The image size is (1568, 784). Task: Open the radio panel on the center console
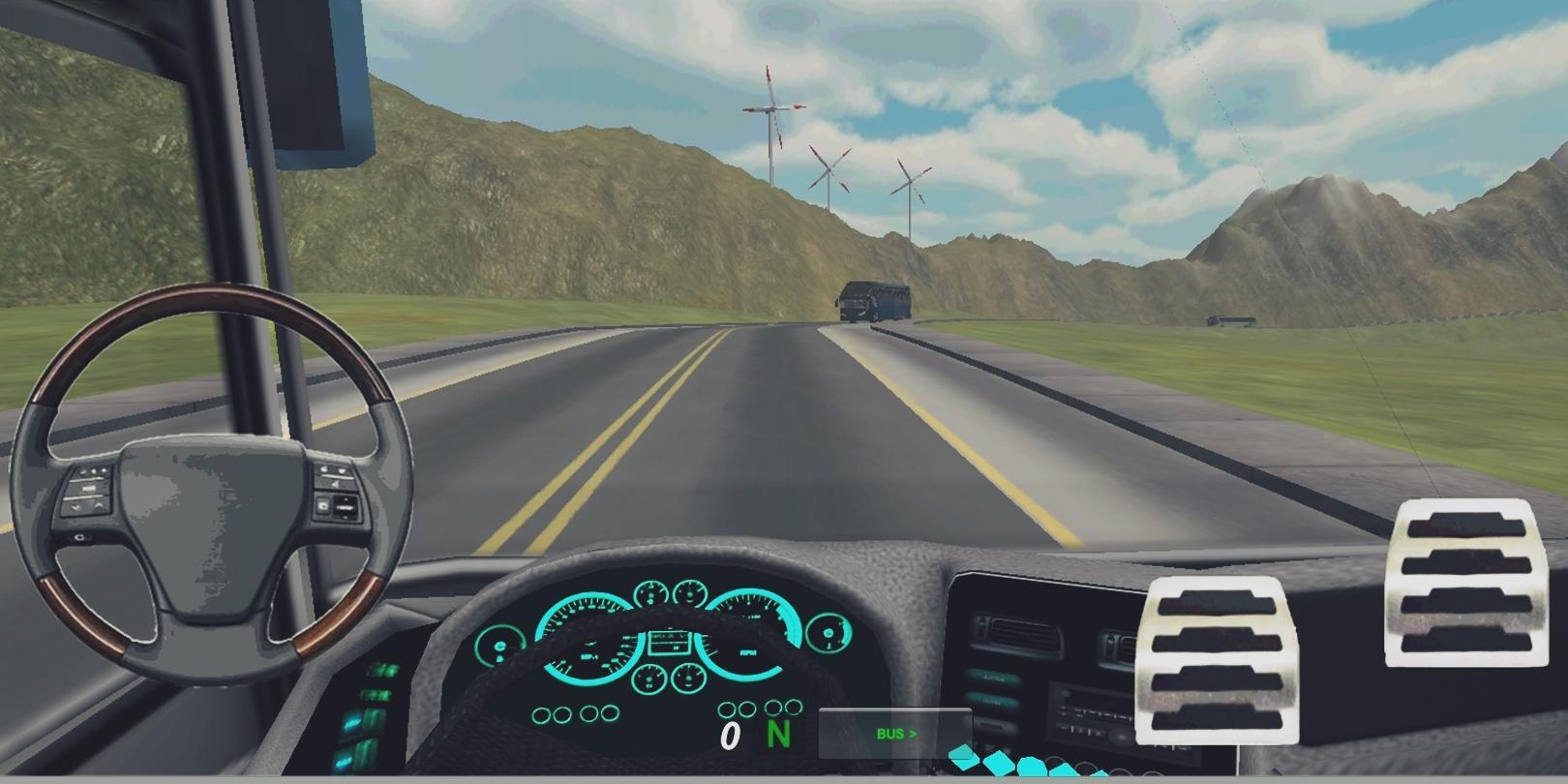(1092, 709)
